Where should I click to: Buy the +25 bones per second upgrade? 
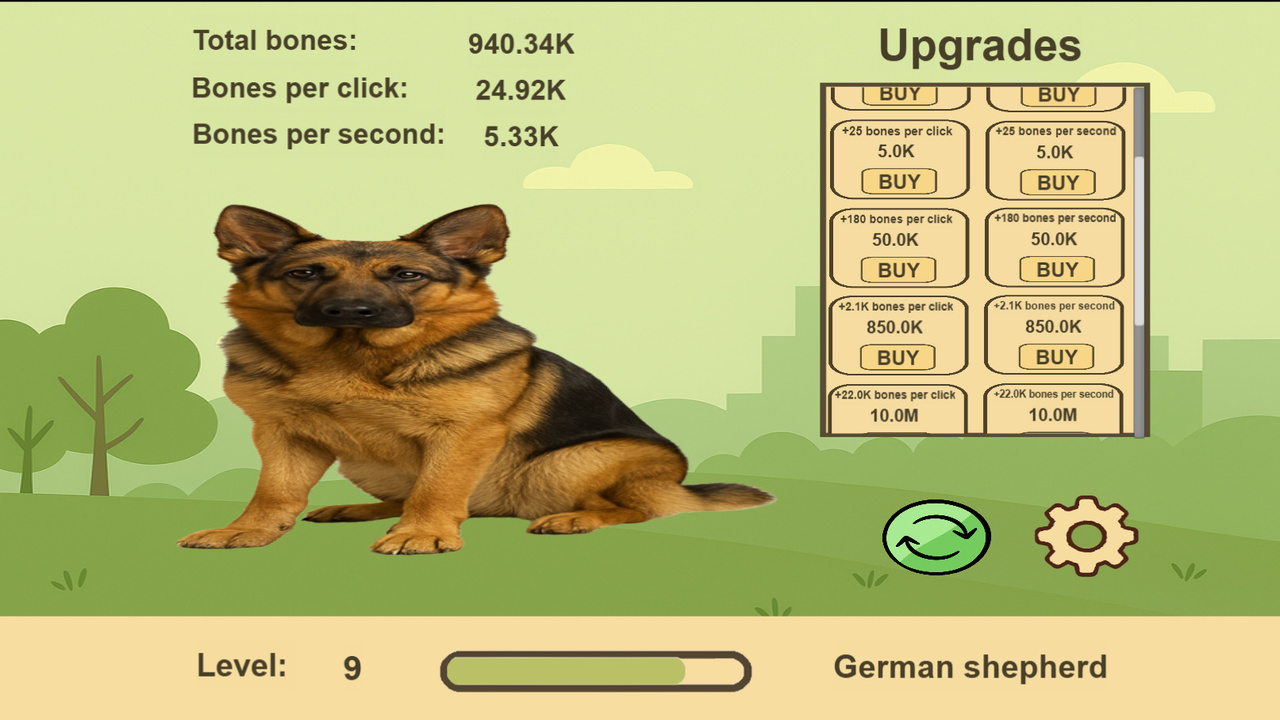pos(1056,182)
